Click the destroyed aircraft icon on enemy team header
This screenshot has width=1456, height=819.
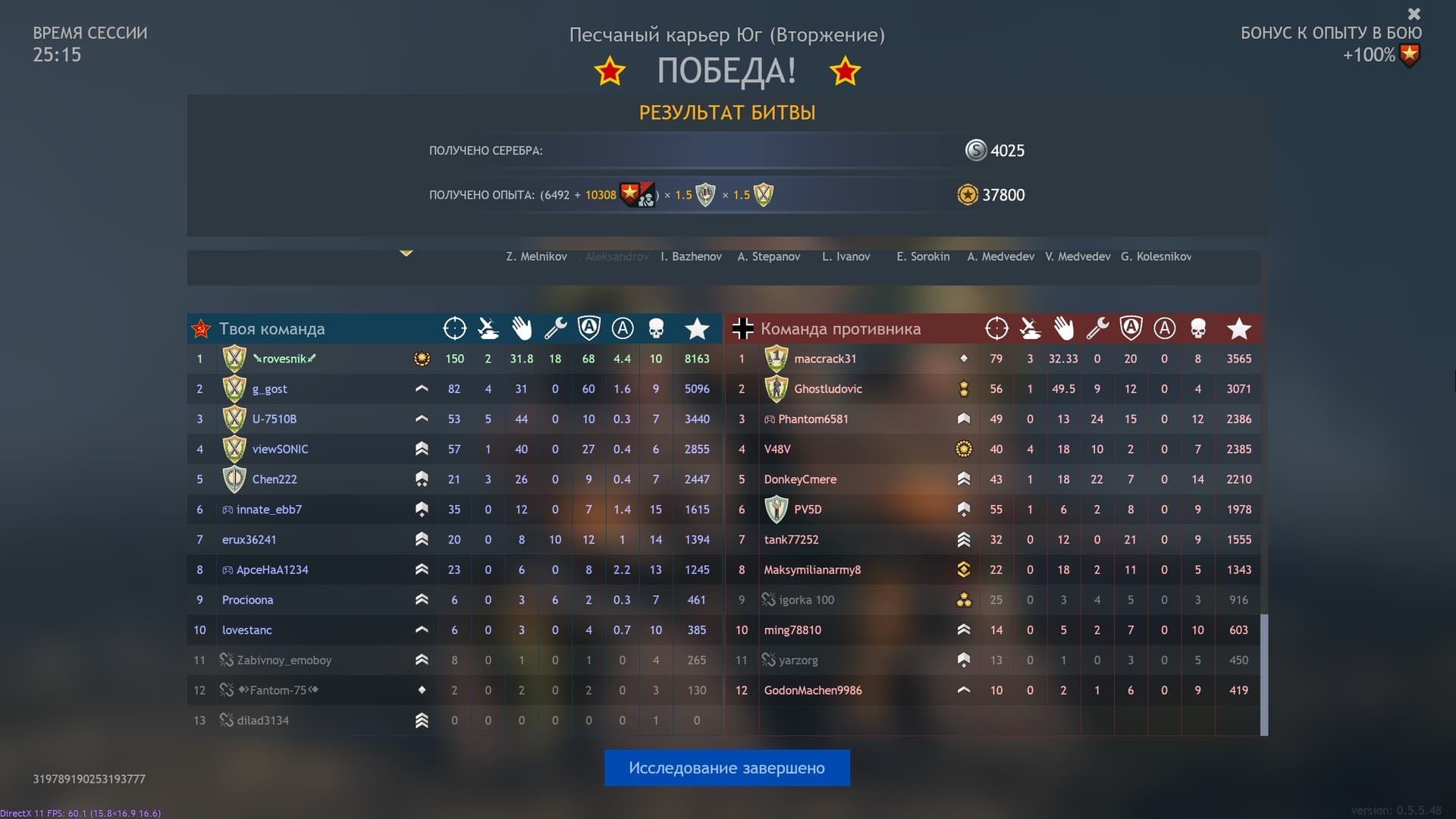(x=1030, y=328)
